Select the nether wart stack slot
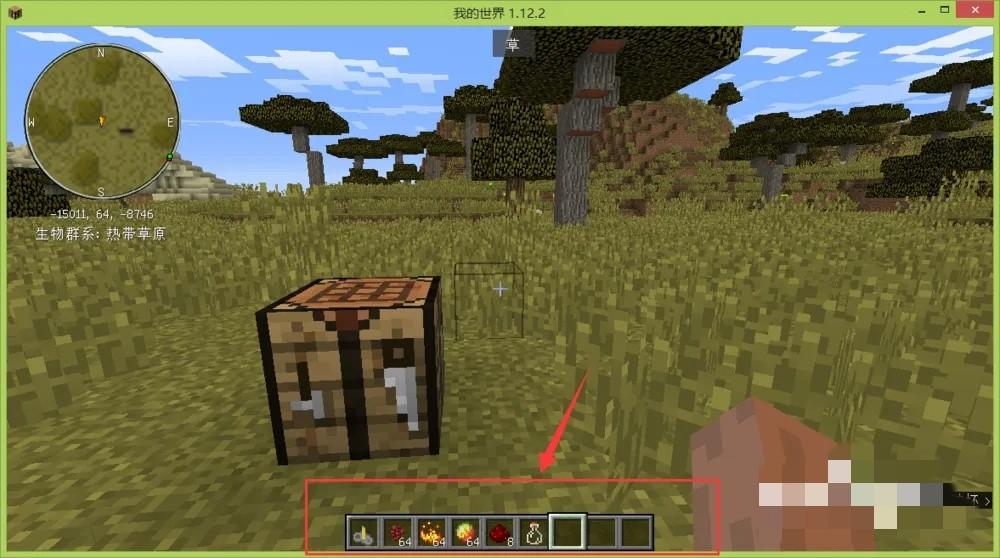Viewport: 1000px width, 558px height. [x=398, y=531]
